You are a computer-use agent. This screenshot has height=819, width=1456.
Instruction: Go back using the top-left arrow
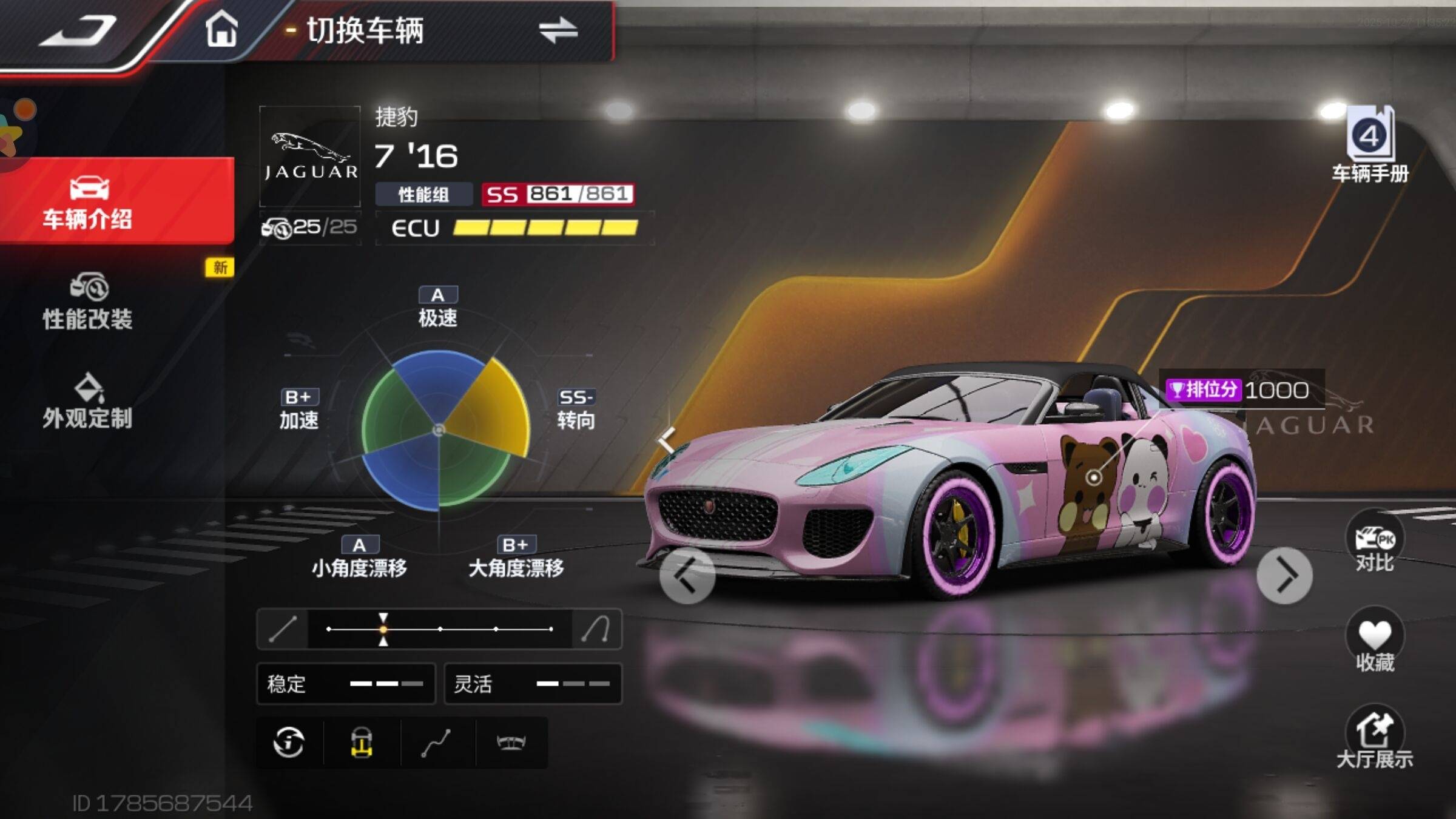[79, 30]
